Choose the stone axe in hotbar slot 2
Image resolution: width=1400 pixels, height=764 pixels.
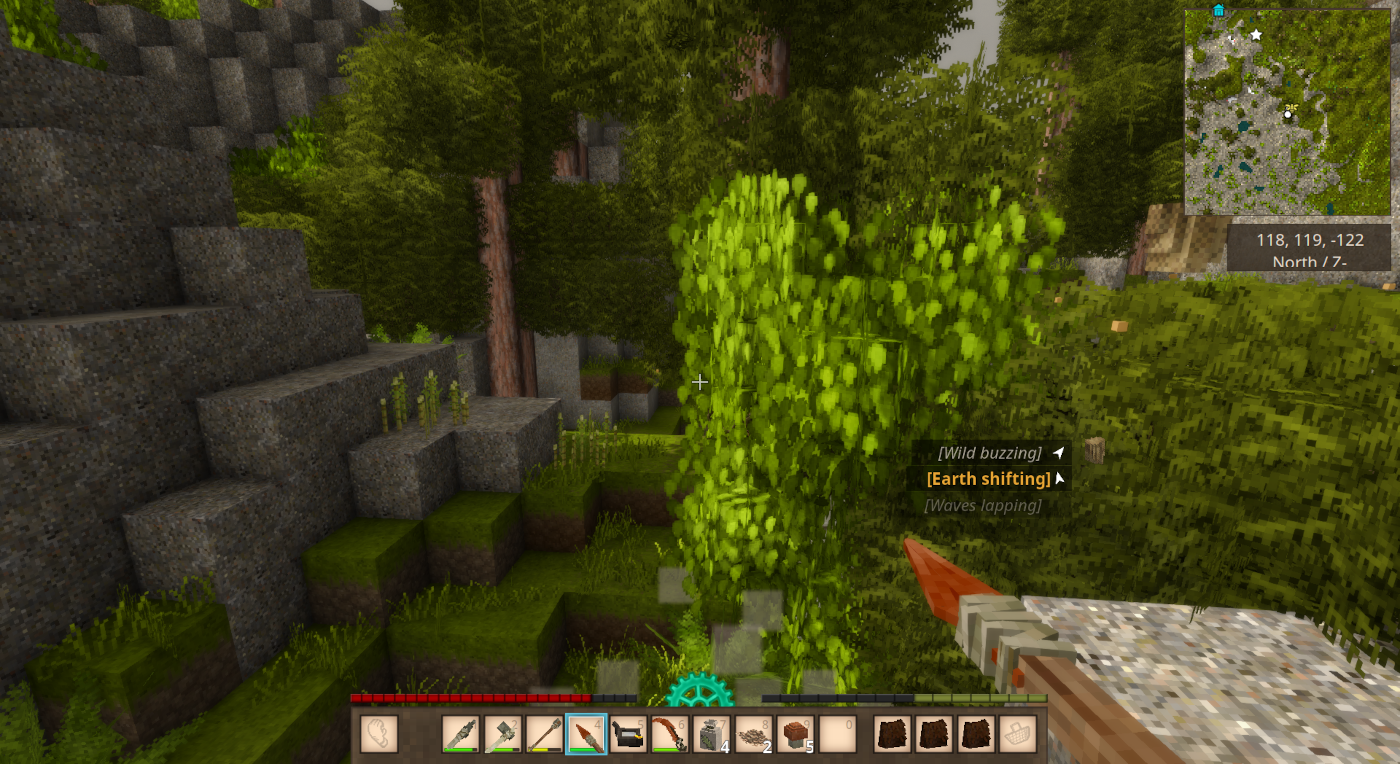pos(503,734)
